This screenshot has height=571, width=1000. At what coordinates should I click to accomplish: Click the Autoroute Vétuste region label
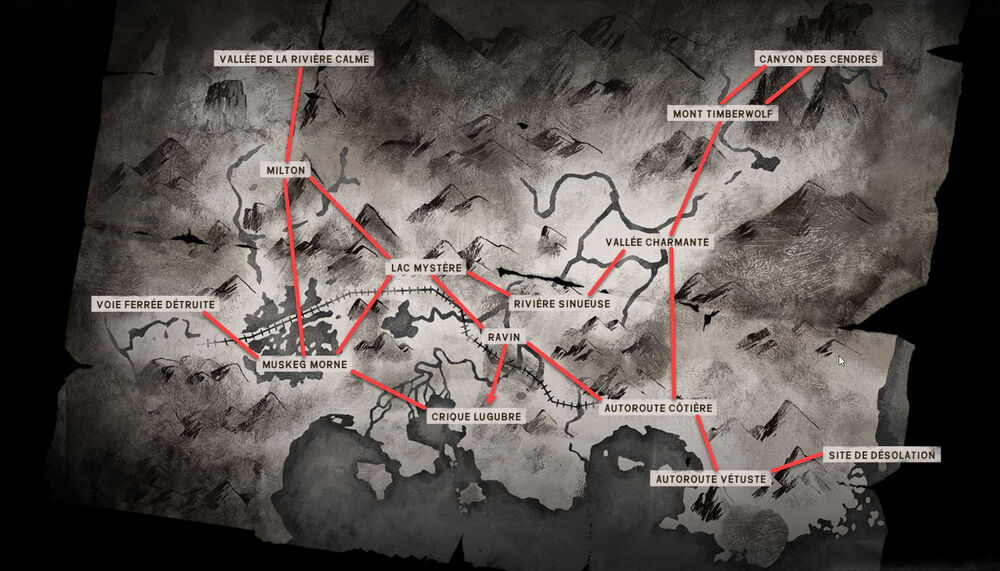pyautogui.click(x=711, y=479)
